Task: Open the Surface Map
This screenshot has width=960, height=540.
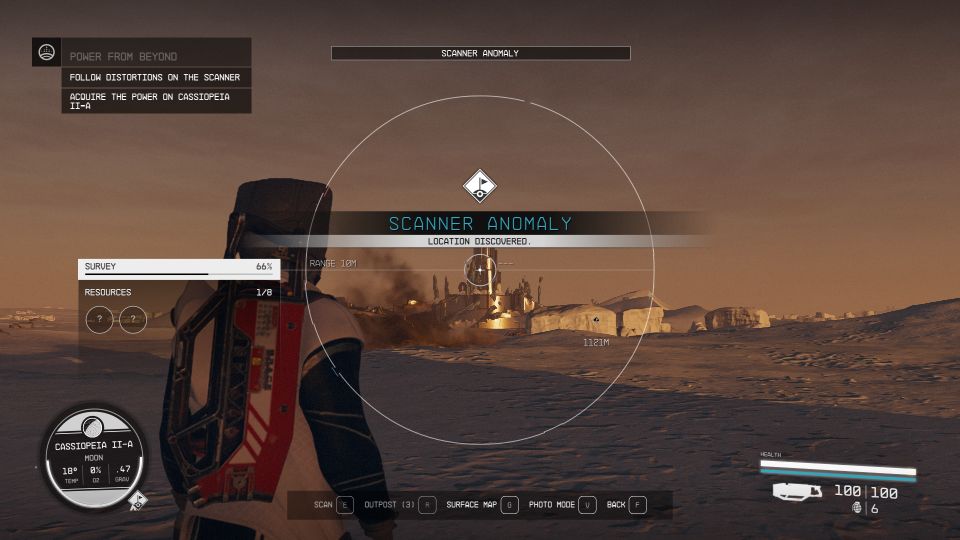Action: [482, 505]
